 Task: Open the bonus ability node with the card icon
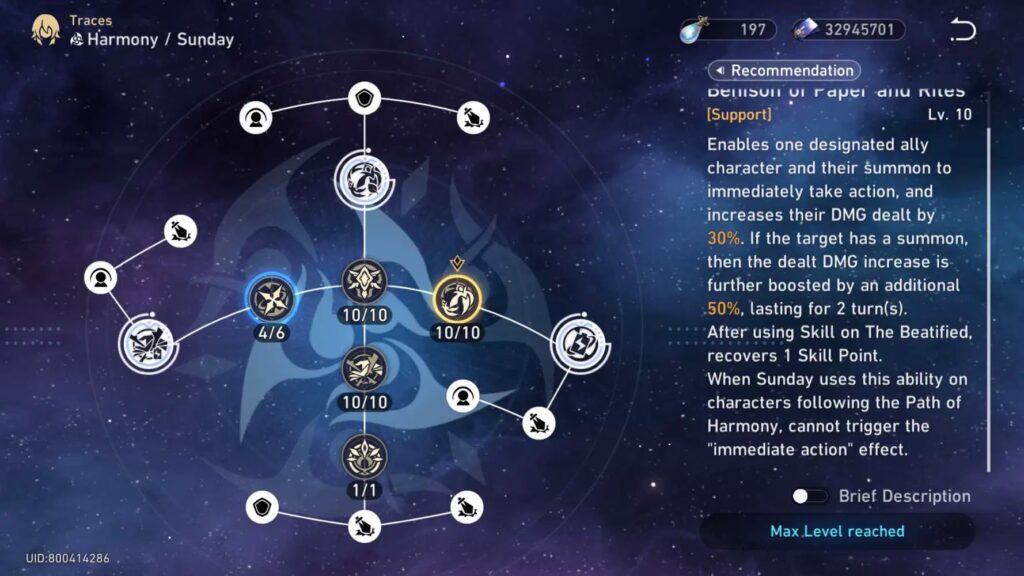point(579,341)
